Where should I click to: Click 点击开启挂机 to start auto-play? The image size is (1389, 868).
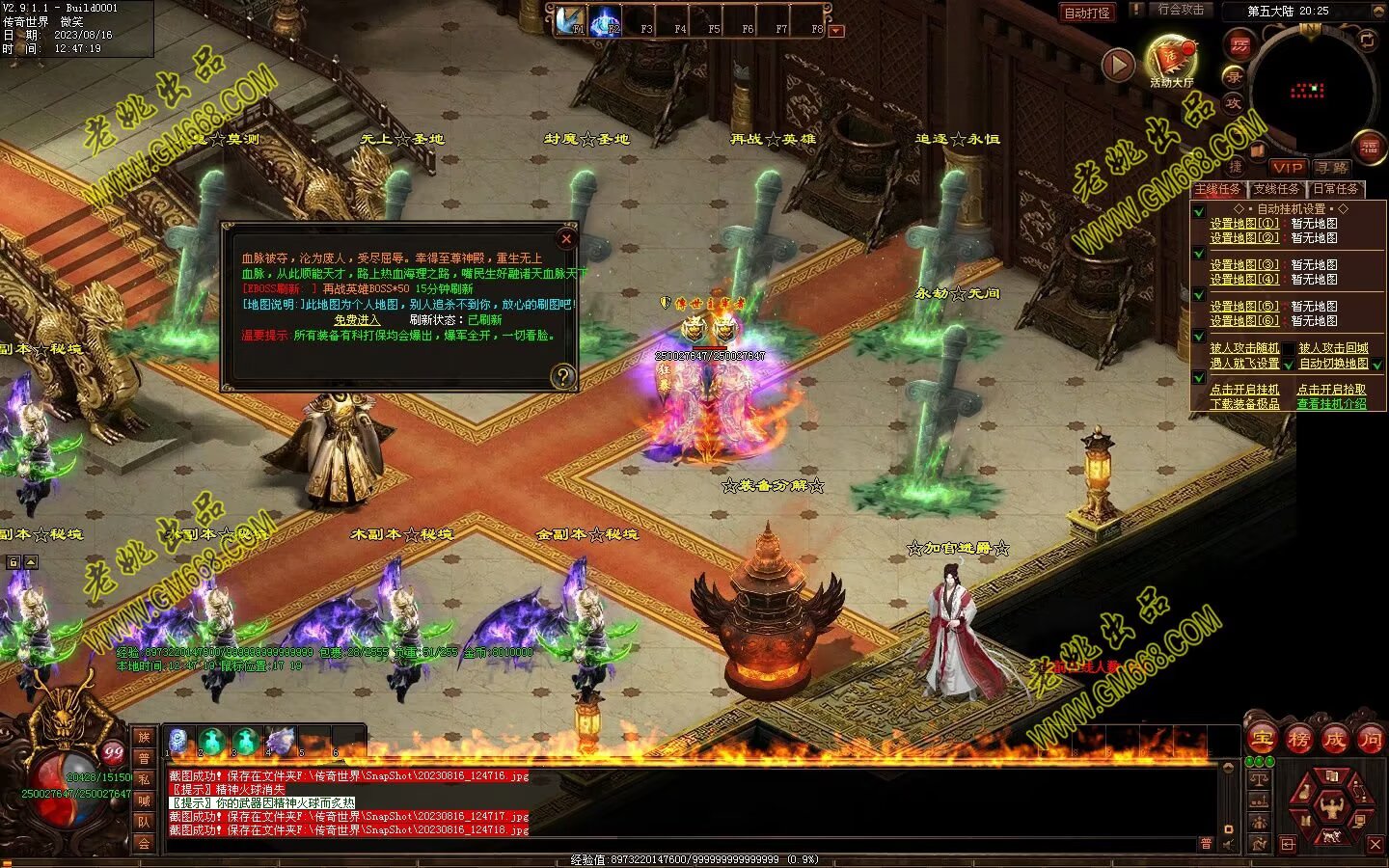click(1244, 390)
